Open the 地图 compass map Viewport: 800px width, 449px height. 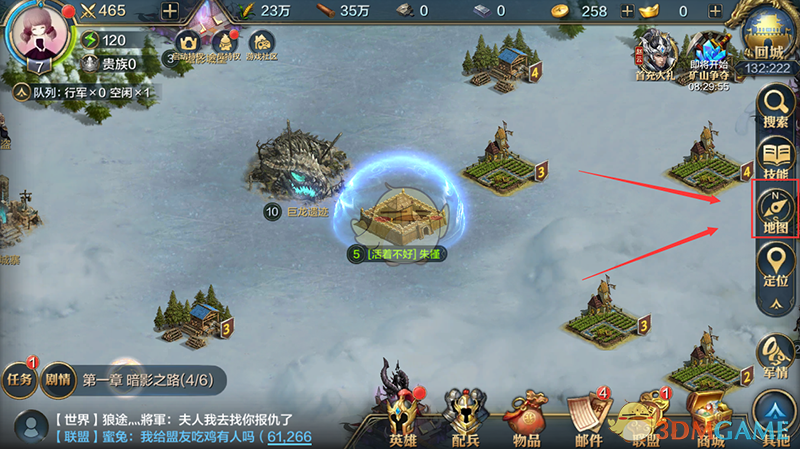point(775,210)
